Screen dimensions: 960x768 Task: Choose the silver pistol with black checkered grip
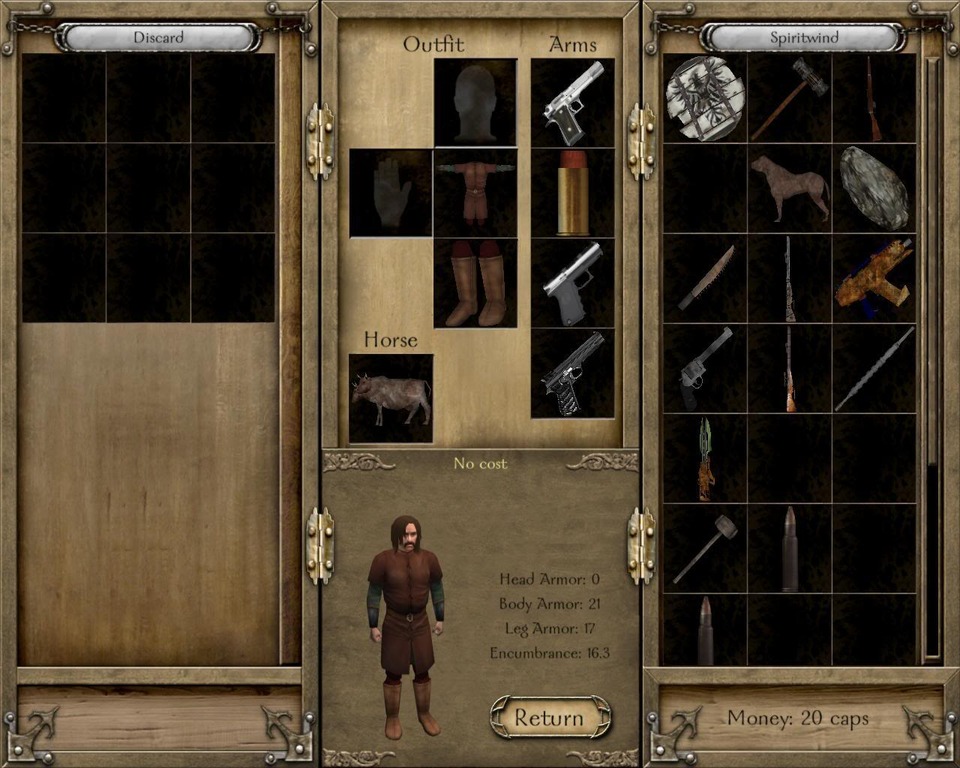pos(573,102)
